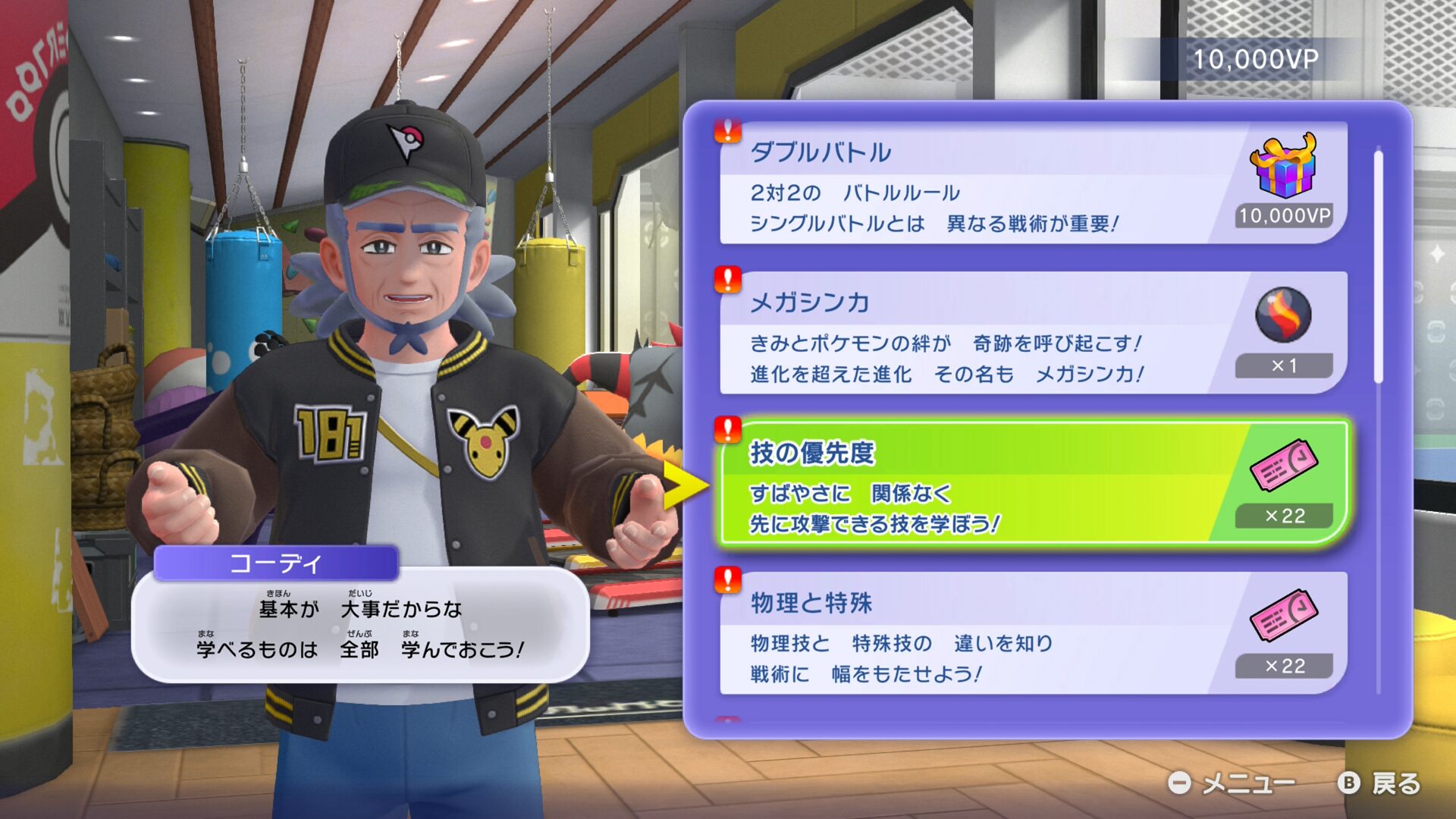Open the メニュー option
Viewport: 1456px width, 819px height.
click(1232, 783)
